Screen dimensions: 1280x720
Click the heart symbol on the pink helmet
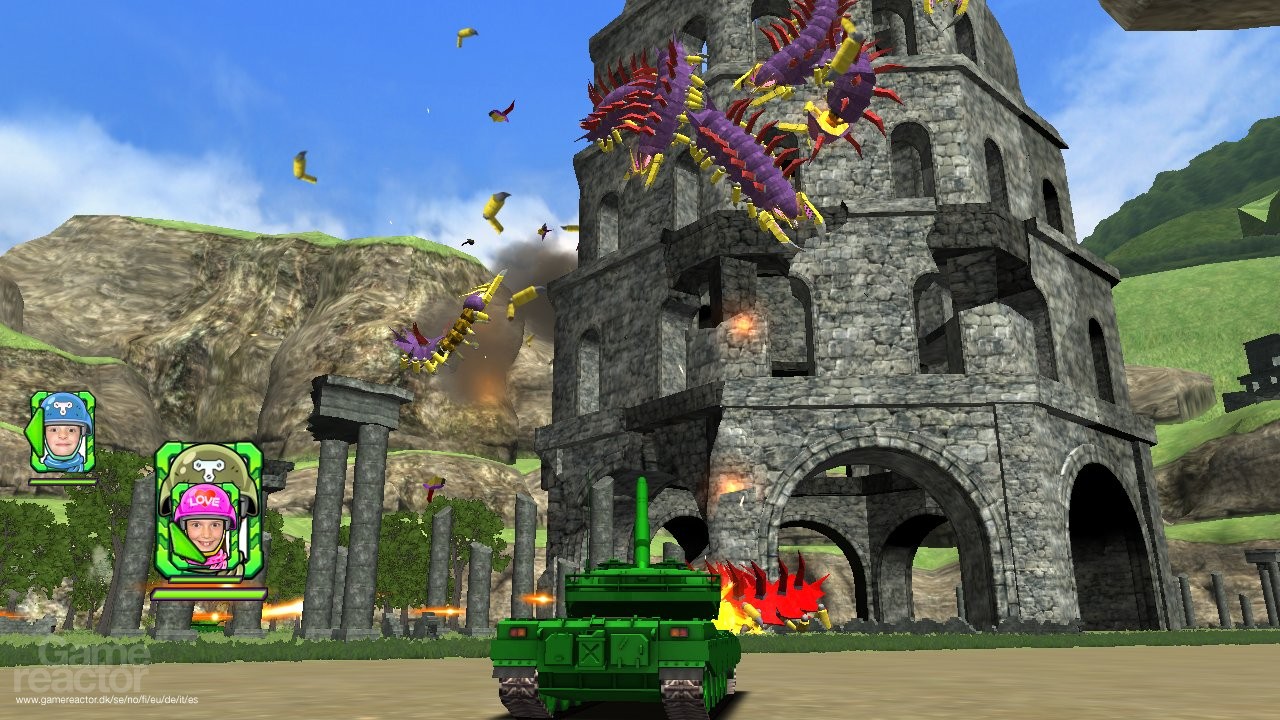pyautogui.click(x=203, y=492)
